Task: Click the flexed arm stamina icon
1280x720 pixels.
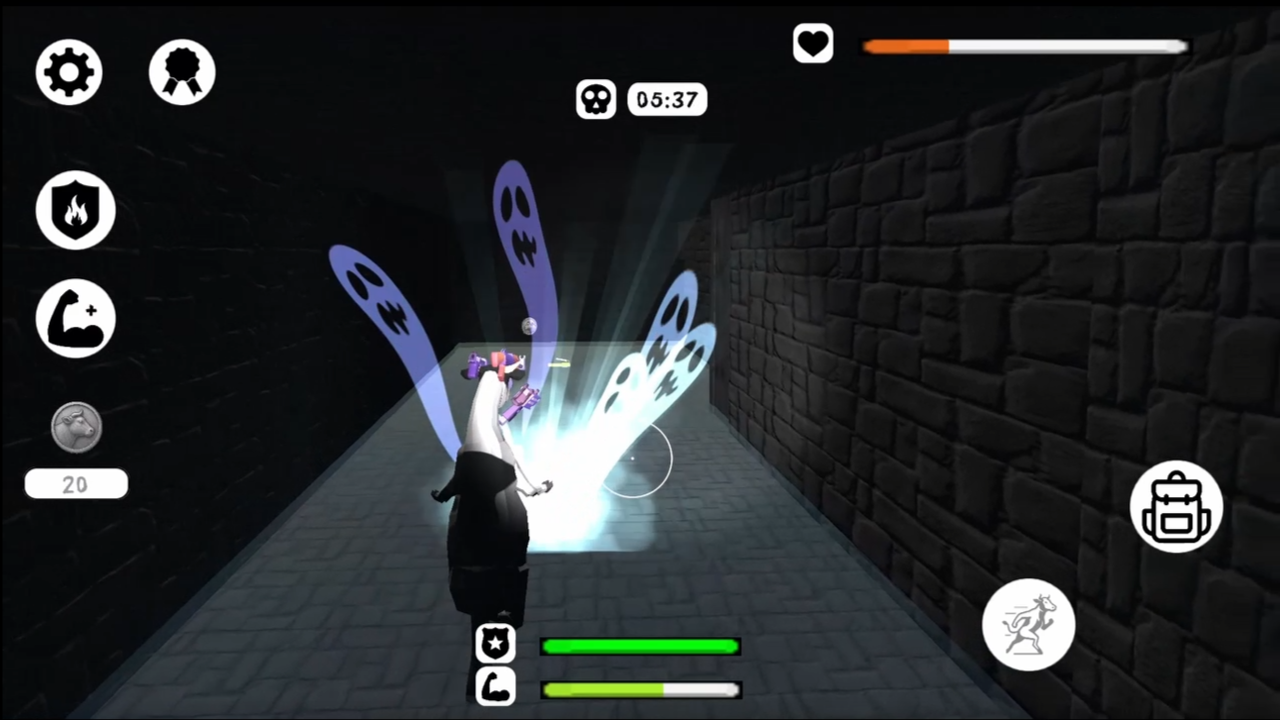Action: coord(496,688)
